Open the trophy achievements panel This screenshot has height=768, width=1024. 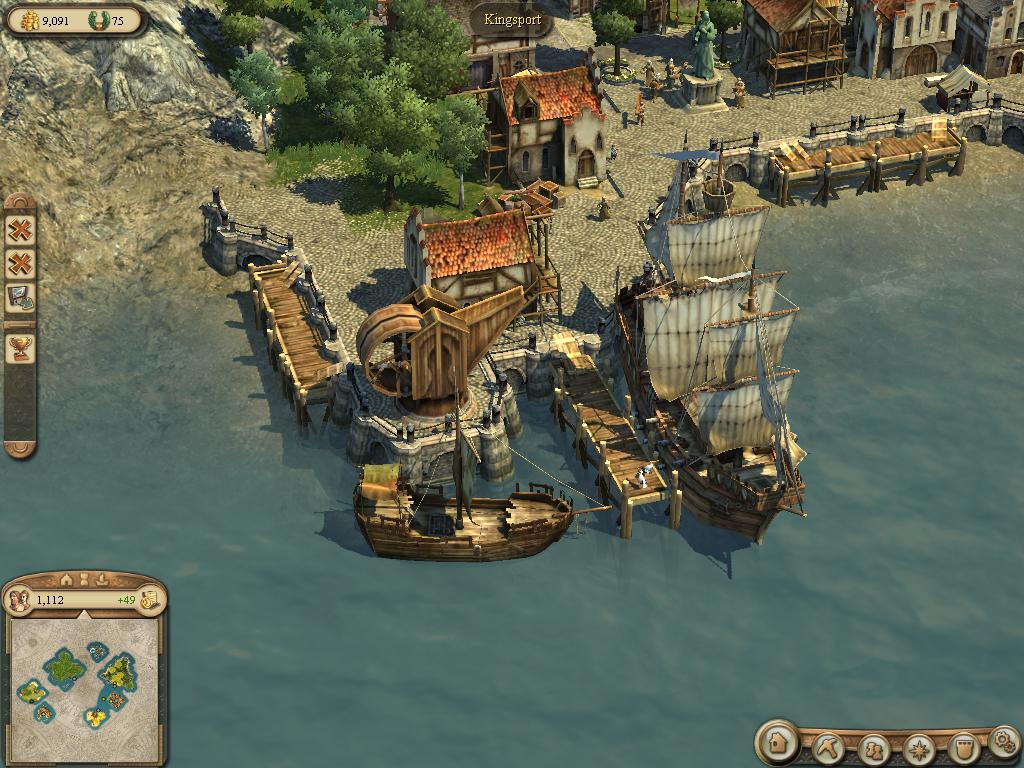tap(20, 347)
